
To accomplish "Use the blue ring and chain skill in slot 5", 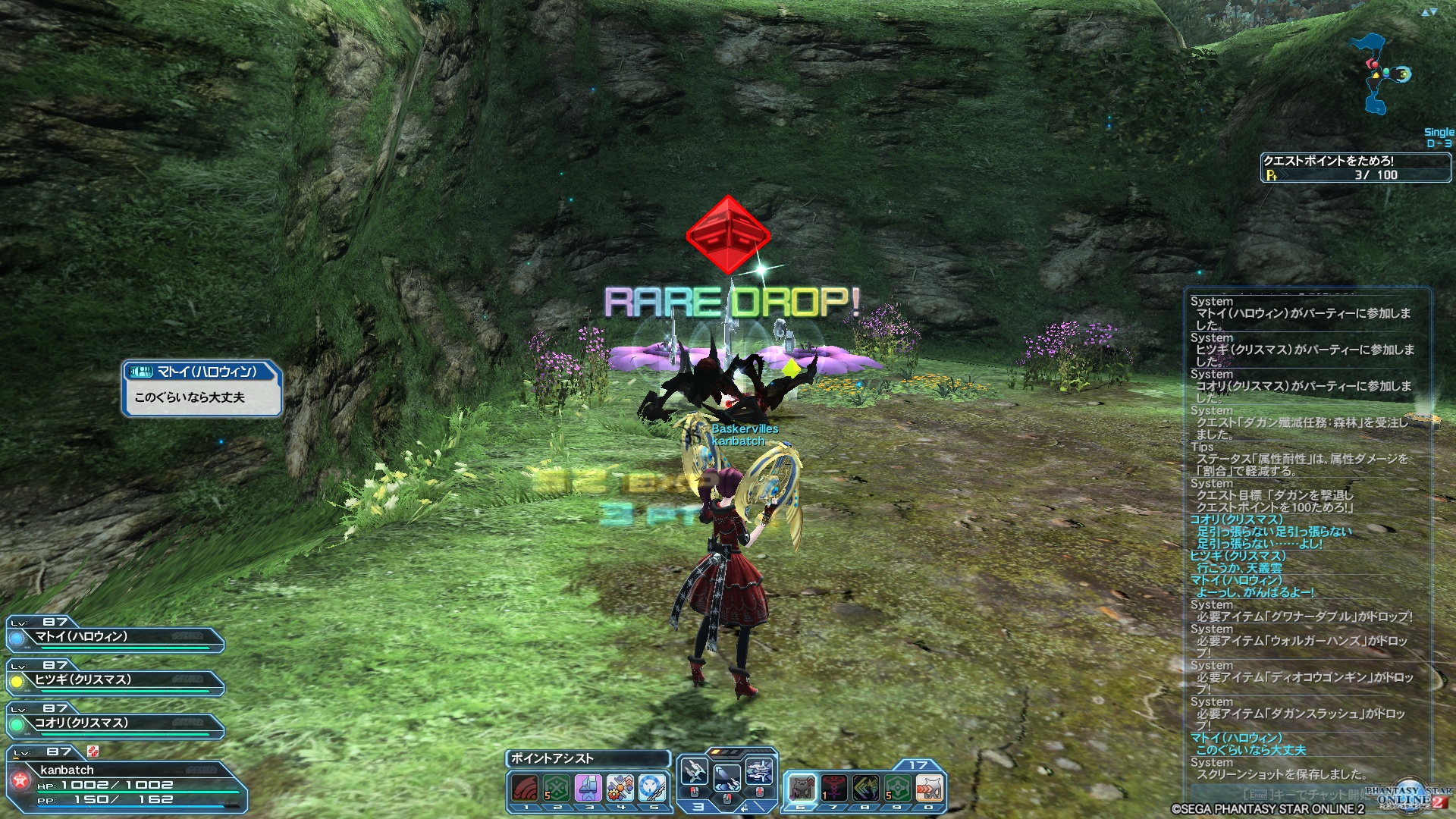I will (652, 789).
